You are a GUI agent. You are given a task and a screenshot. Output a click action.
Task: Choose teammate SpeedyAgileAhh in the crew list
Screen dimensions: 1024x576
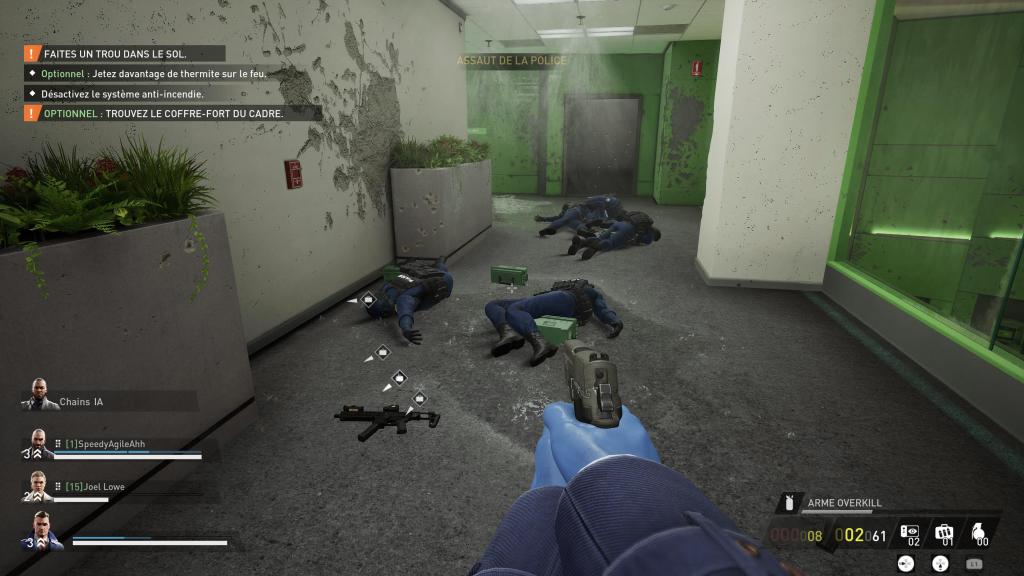tap(111, 444)
